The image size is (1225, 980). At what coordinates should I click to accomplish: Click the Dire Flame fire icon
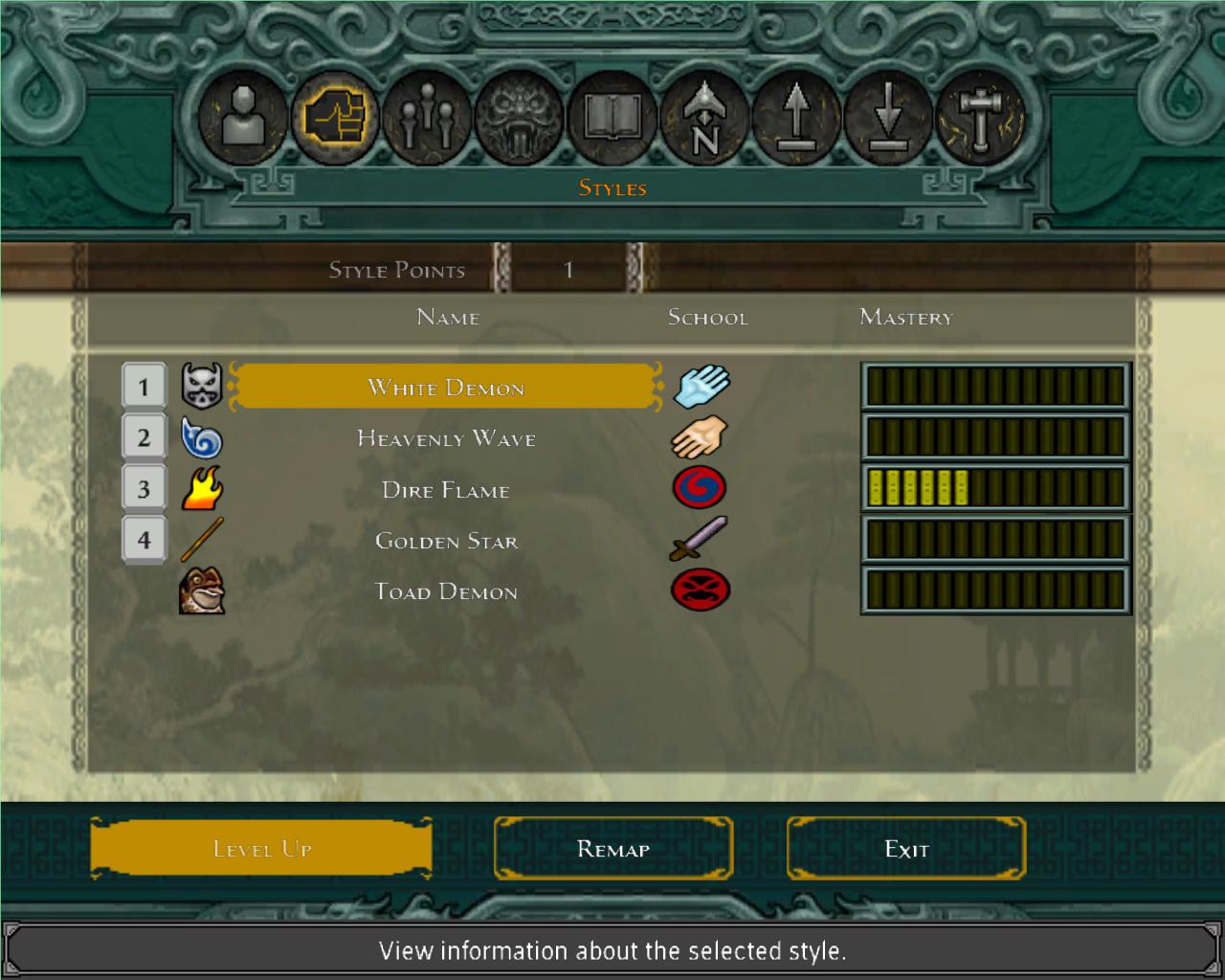(x=202, y=489)
